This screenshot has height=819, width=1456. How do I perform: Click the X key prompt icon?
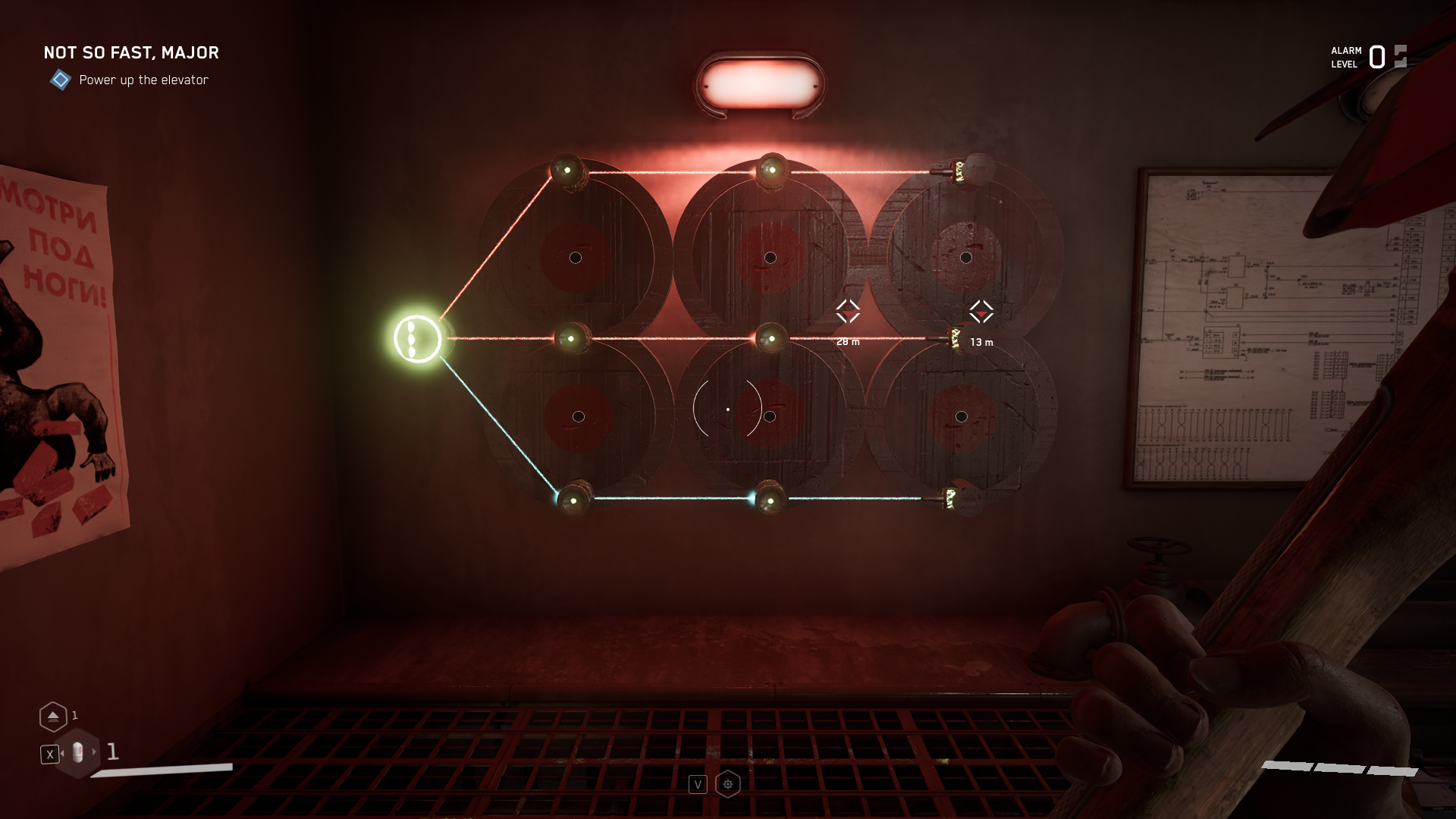(49, 753)
